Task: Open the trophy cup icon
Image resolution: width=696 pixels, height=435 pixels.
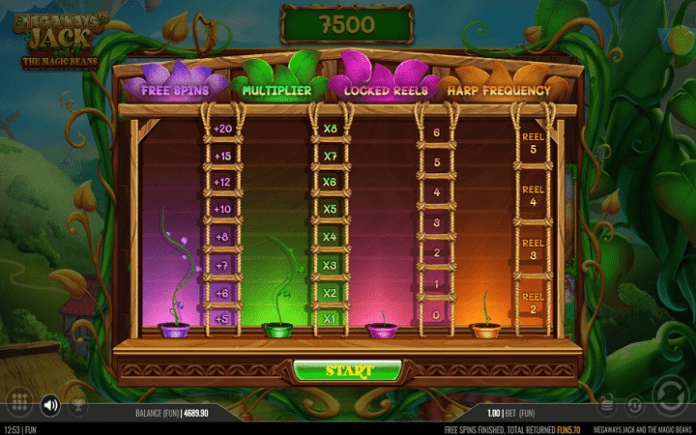Action: (77, 407)
